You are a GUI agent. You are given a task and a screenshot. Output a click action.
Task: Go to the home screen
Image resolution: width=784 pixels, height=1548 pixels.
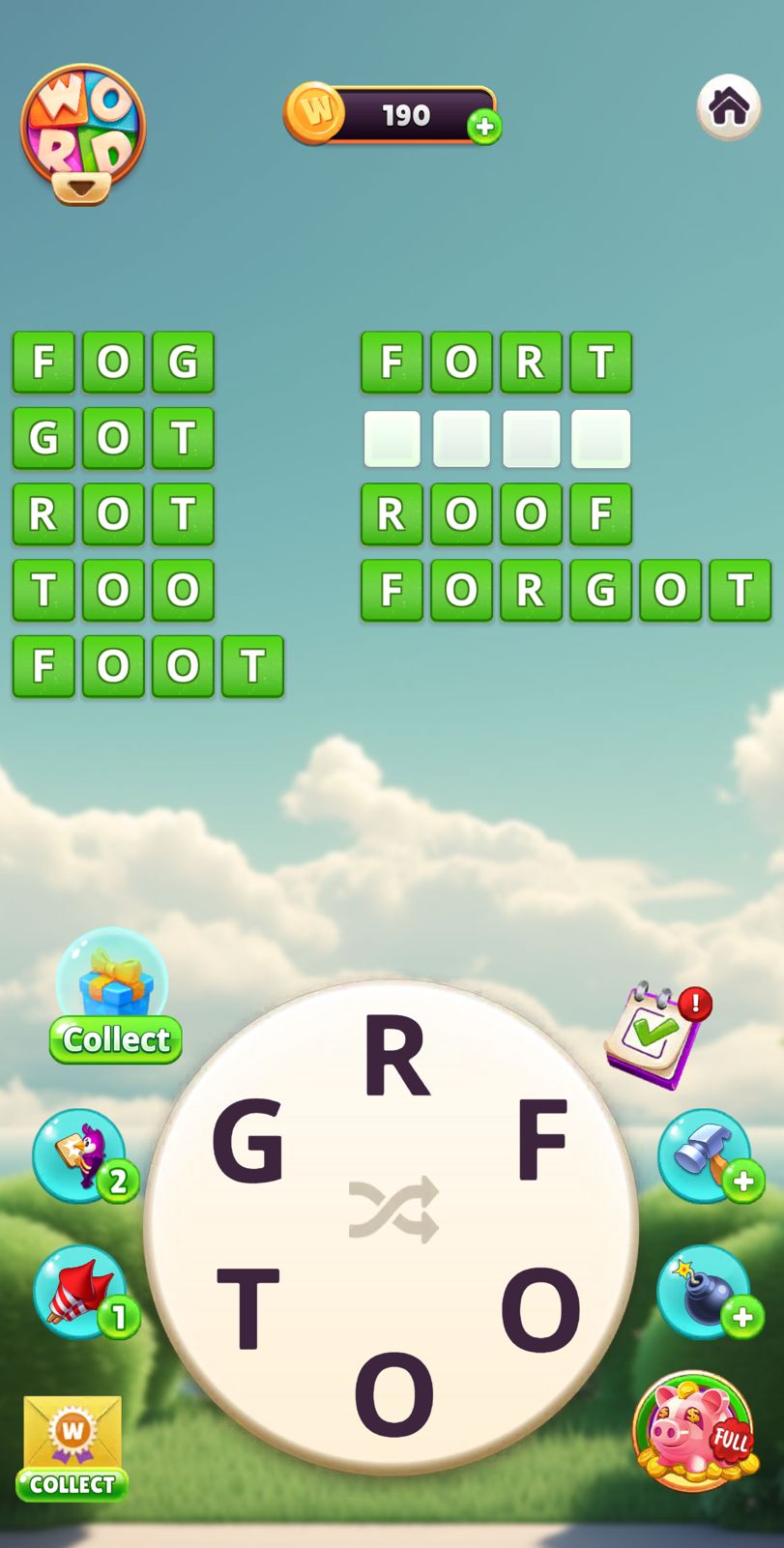728,106
